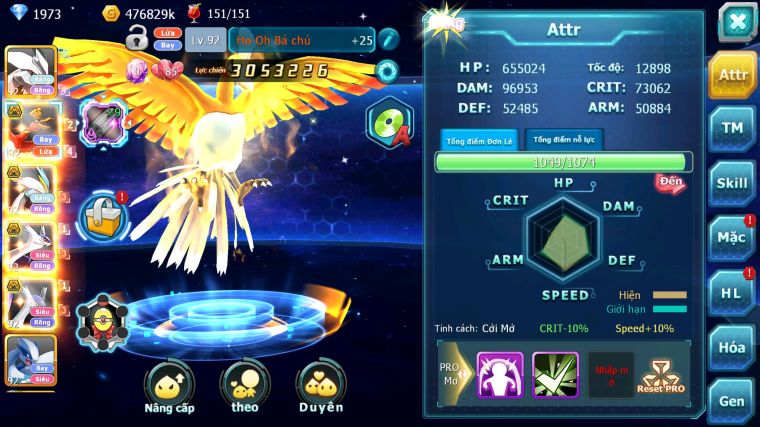Click the green disc A icon

click(388, 124)
